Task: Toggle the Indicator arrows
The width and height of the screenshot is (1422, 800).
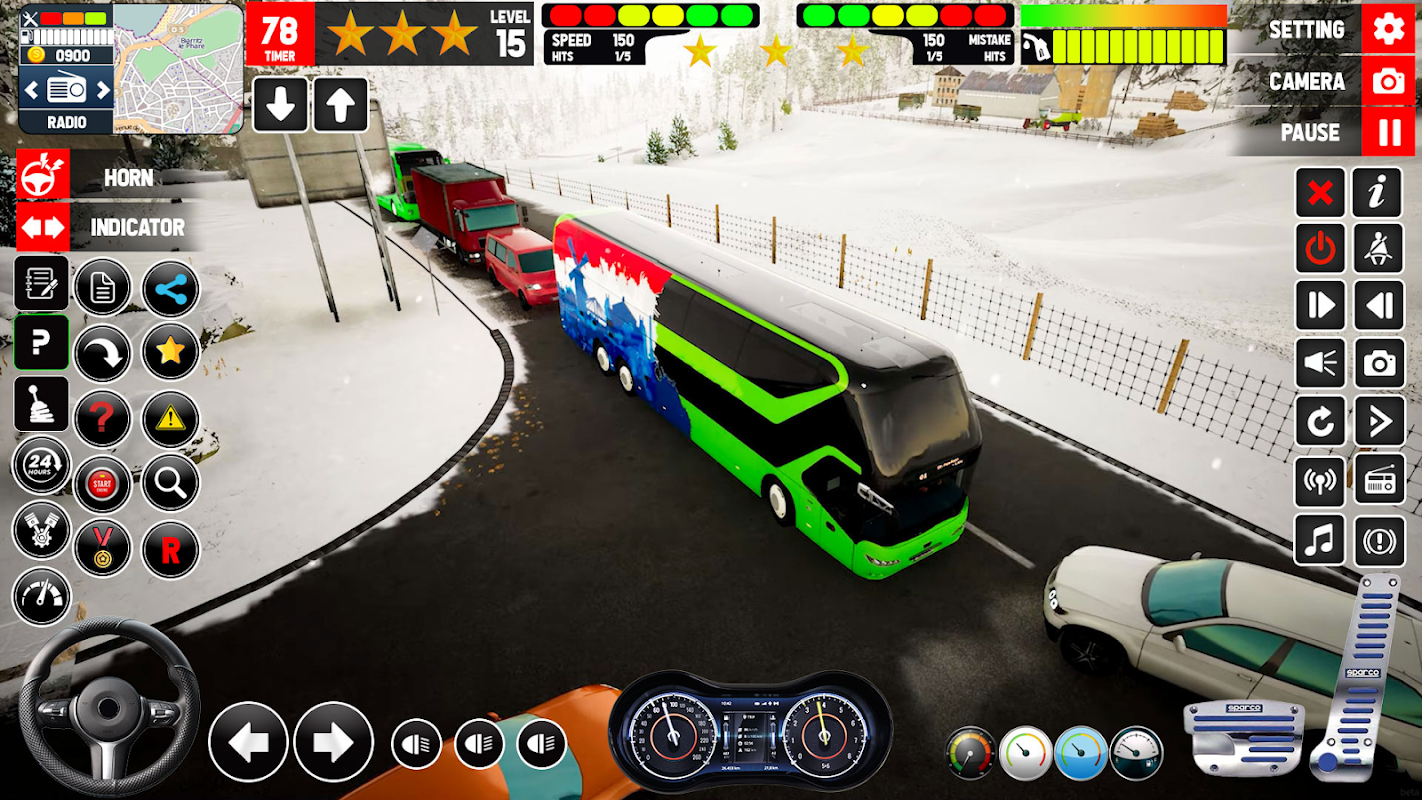Action: coord(43,227)
